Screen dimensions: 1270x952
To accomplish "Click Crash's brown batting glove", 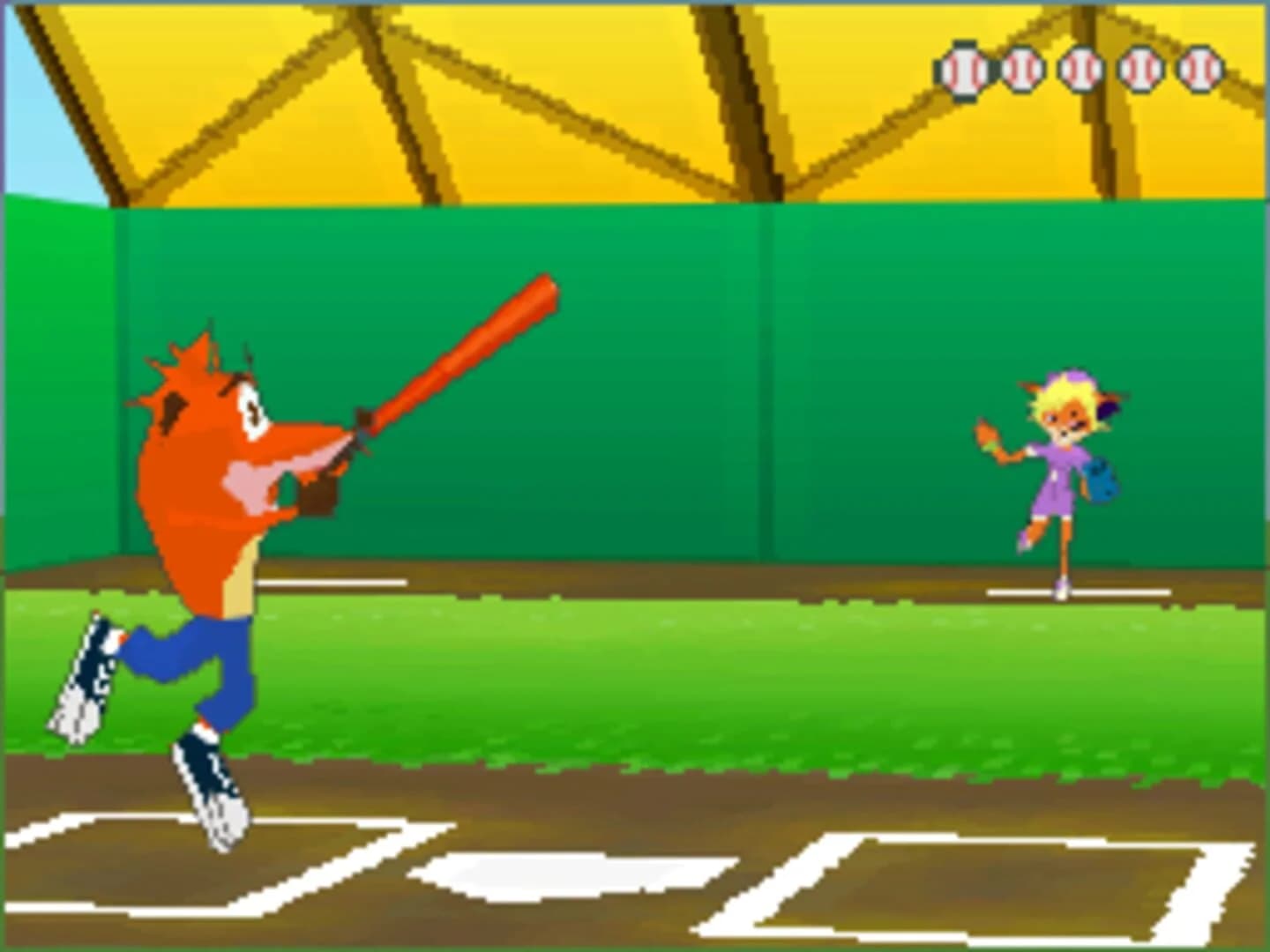I will pyautogui.click(x=320, y=494).
